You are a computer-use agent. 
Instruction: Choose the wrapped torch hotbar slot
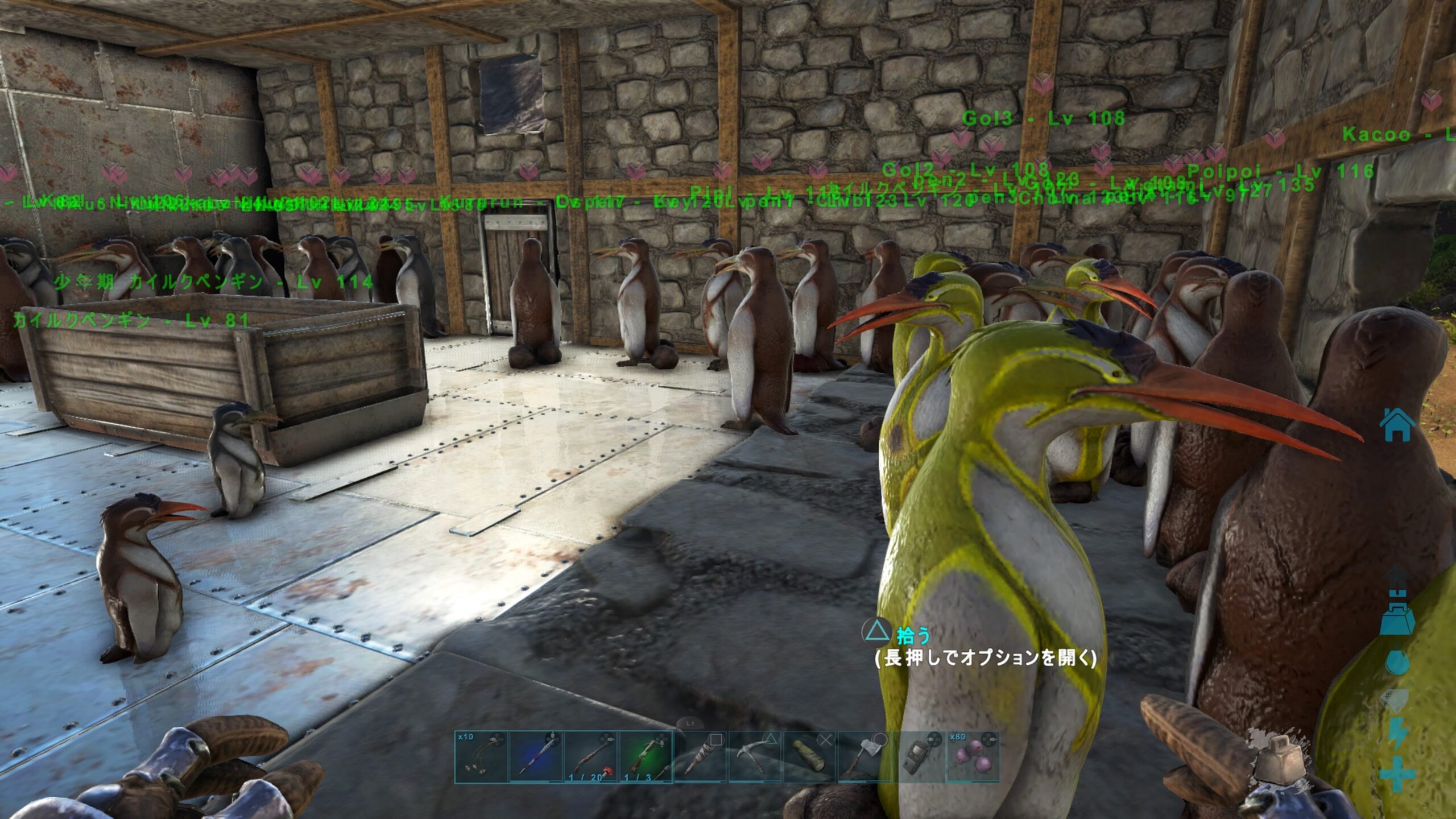pos(700,757)
